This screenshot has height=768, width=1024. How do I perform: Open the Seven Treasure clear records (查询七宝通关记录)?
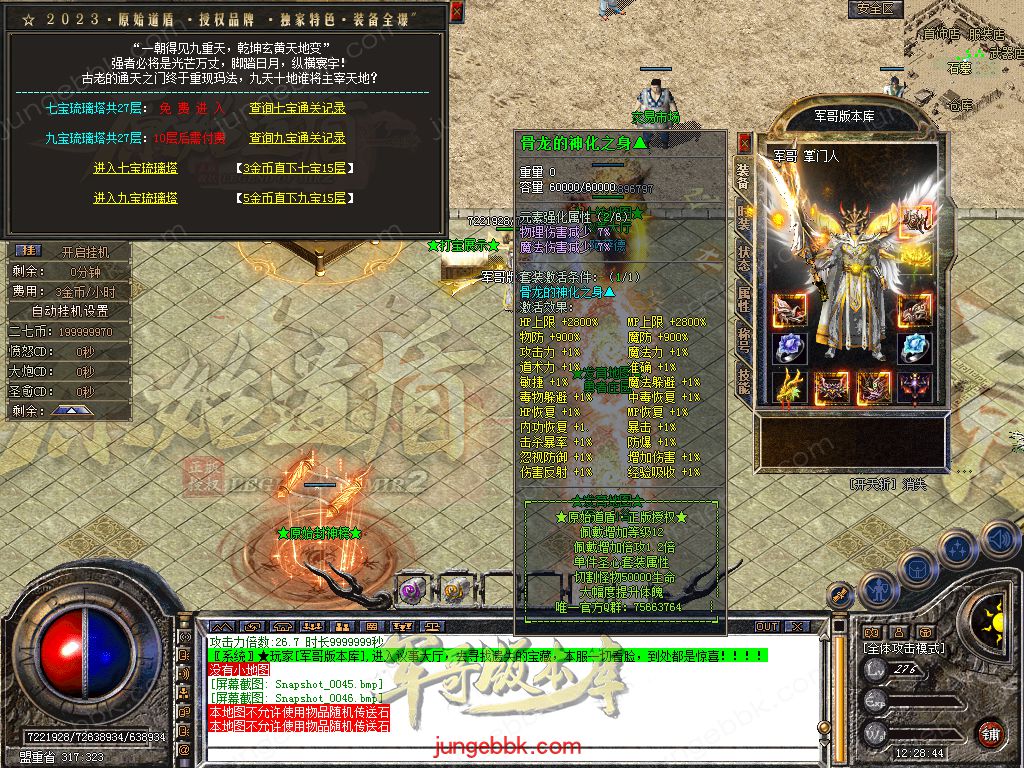coord(297,108)
